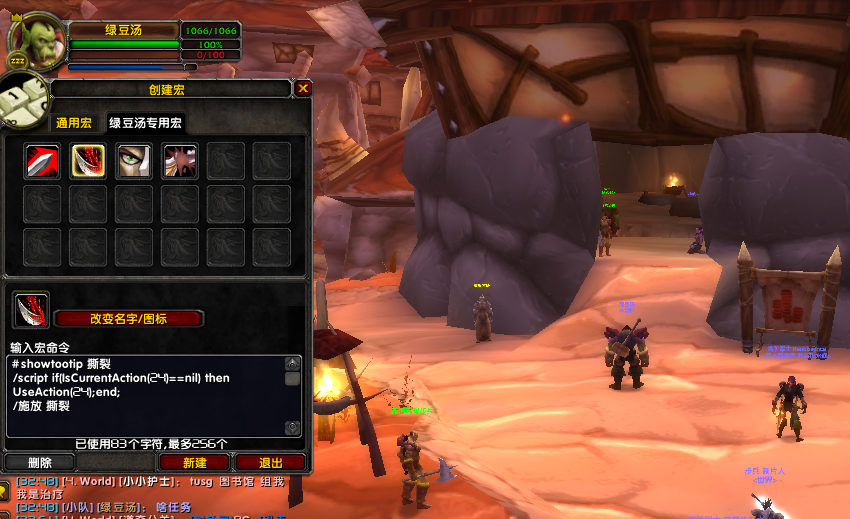850x519 pixels.
Task: Click inside the macro command text box
Action: (x=145, y=395)
